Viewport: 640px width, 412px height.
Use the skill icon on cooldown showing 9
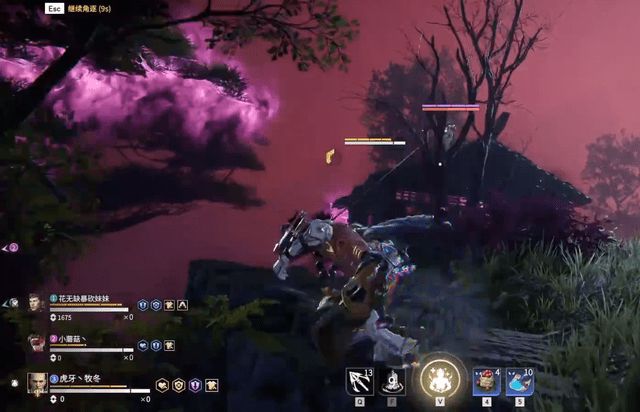click(x=391, y=381)
